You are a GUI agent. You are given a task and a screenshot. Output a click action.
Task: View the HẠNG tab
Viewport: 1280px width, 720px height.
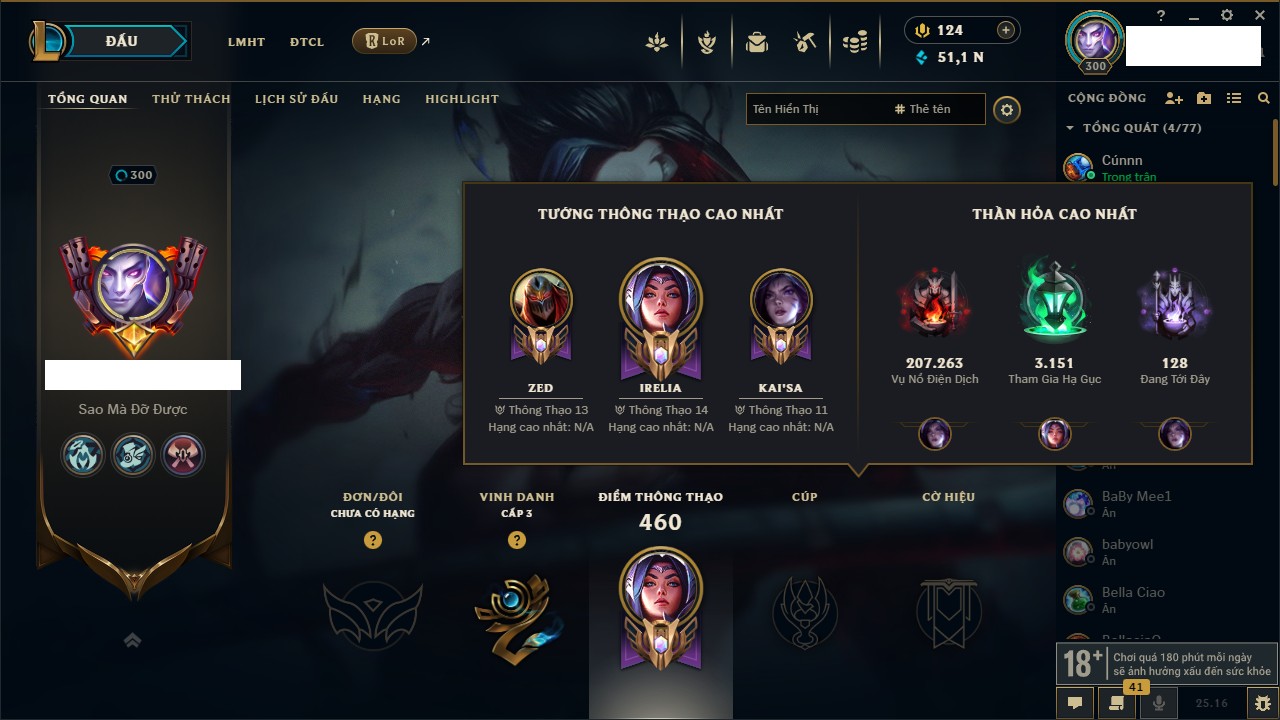pos(381,99)
